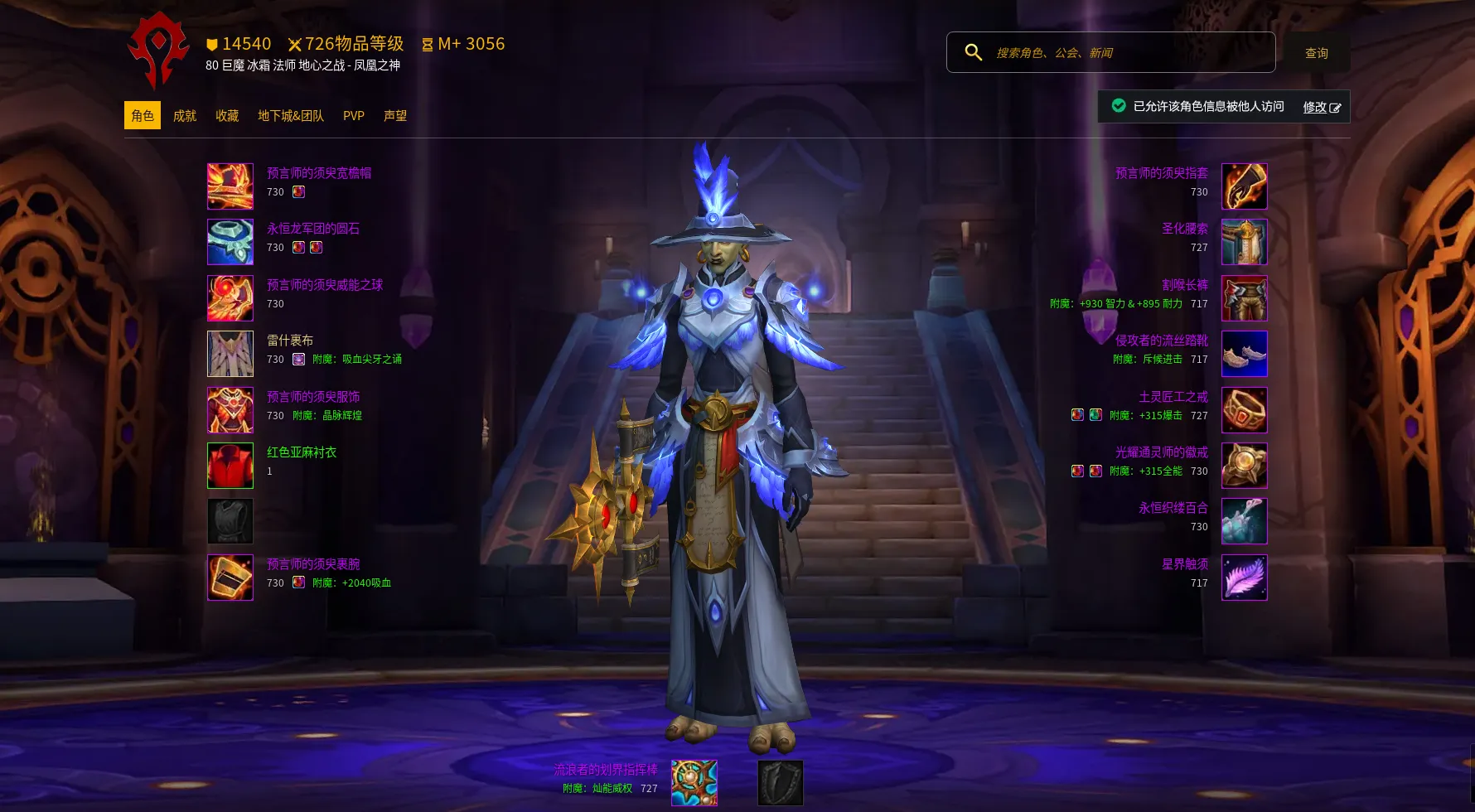This screenshot has width=1475, height=812.
Task: Select the 预言师的须臾宽檐帽 helmet icon
Action: [x=230, y=186]
